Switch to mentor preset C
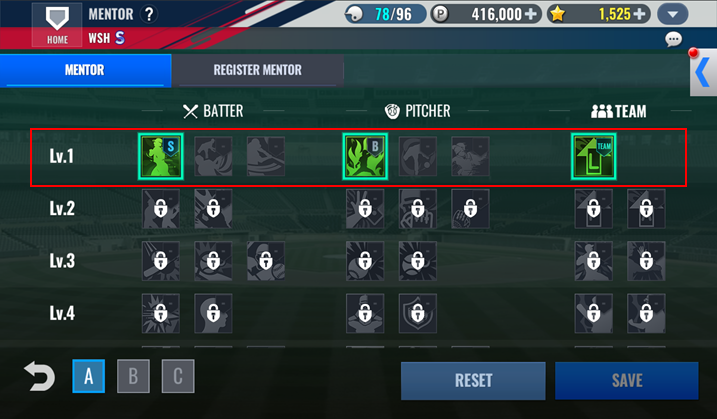This screenshot has height=419, width=717. 177,377
